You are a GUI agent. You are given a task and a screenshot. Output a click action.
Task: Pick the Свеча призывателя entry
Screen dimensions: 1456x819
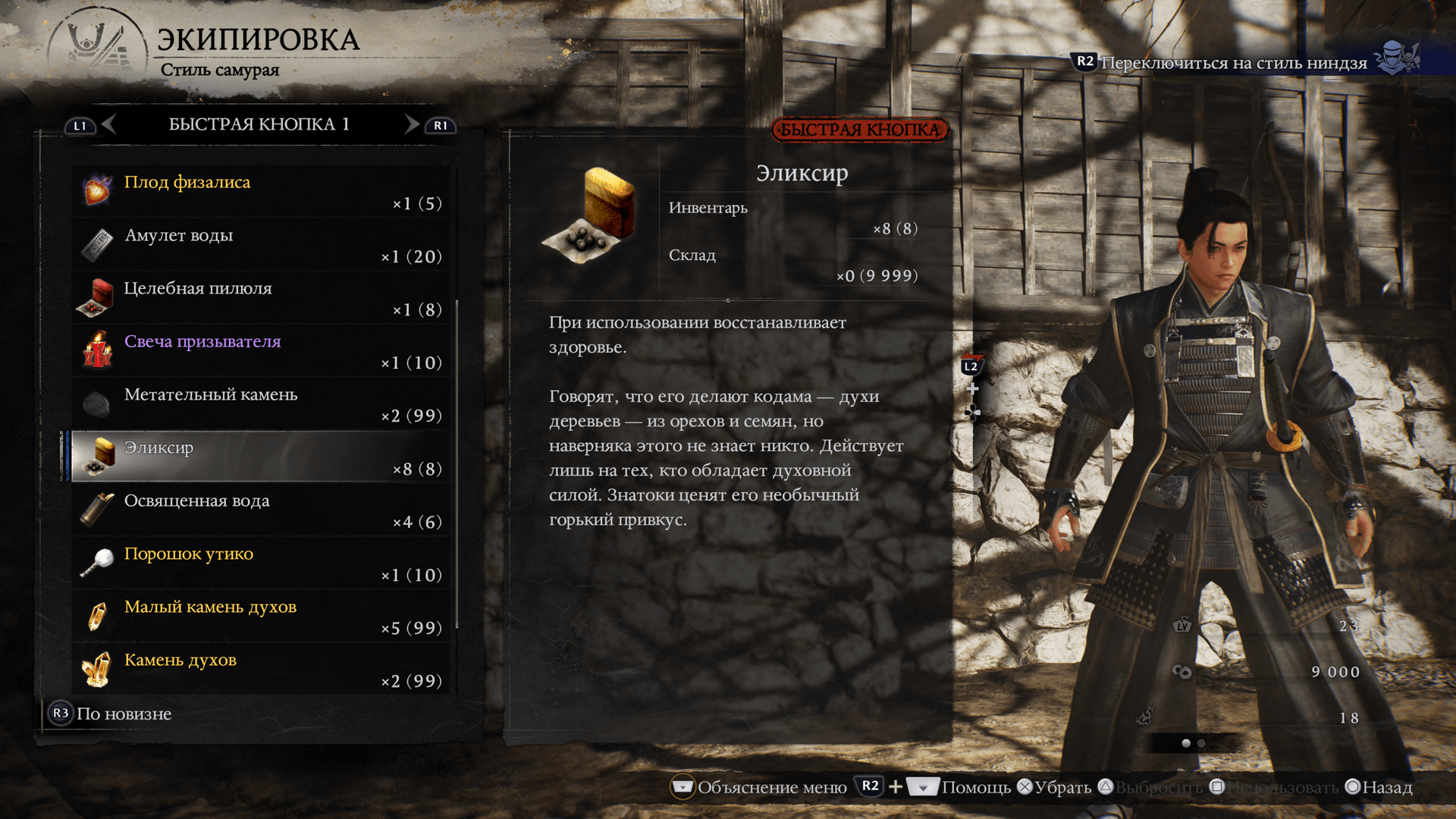[x=260, y=351]
